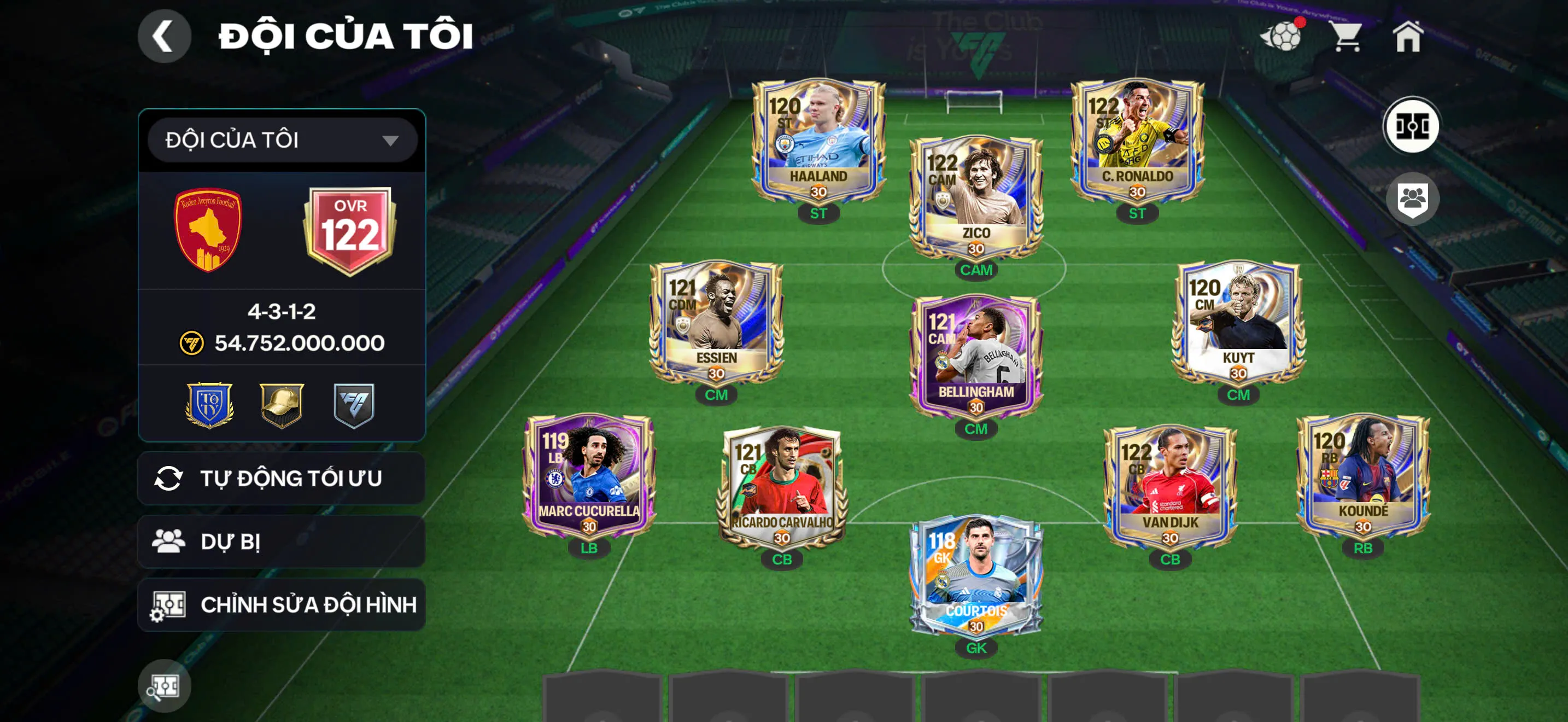This screenshot has height=722, width=1568.
Task: Open the soccer ball notification icon
Action: click(x=1283, y=37)
